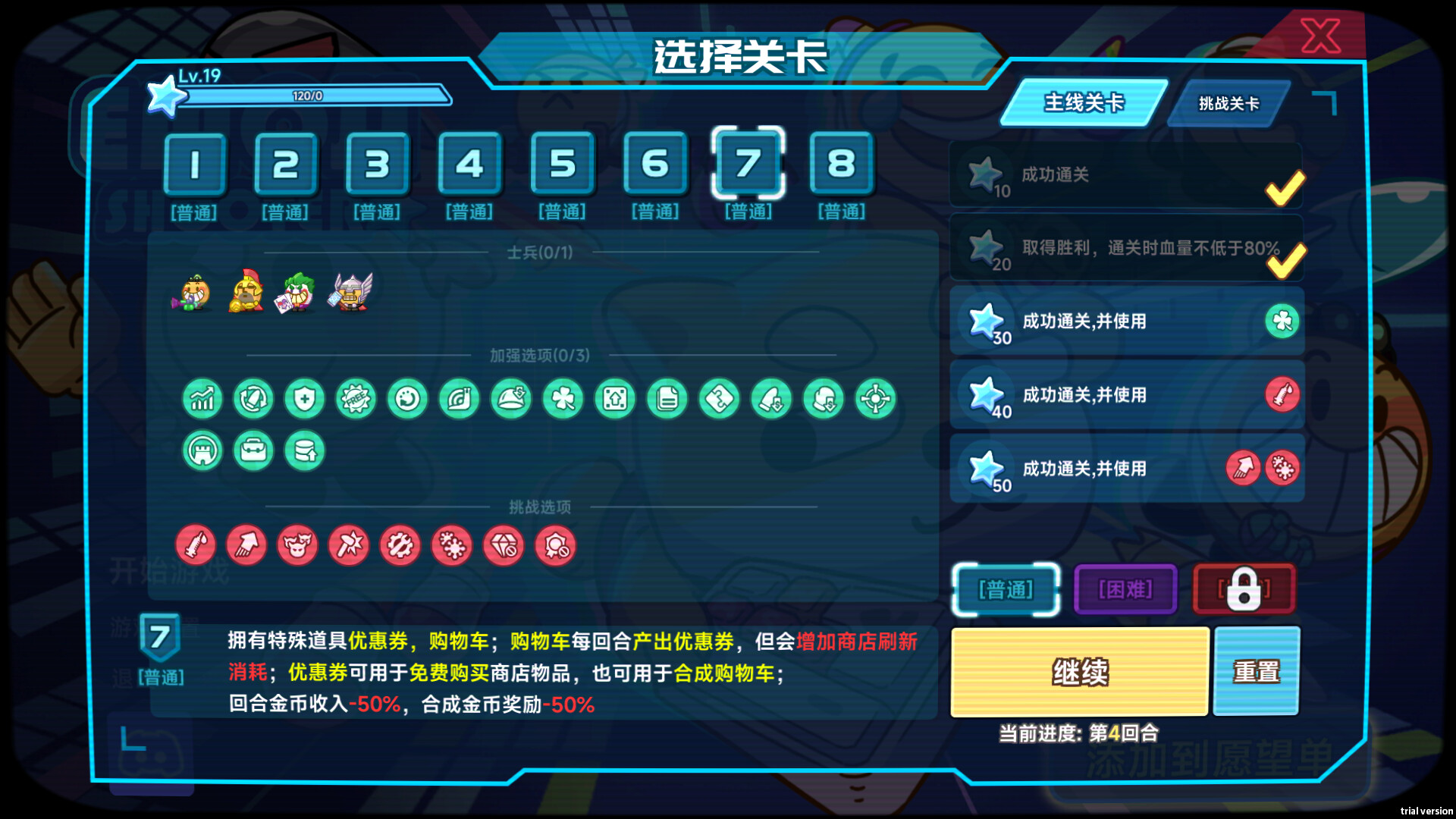Pick the FREE badge enhancement option
Image resolution: width=1456 pixels, height=819 pixels.
(356, 398)
